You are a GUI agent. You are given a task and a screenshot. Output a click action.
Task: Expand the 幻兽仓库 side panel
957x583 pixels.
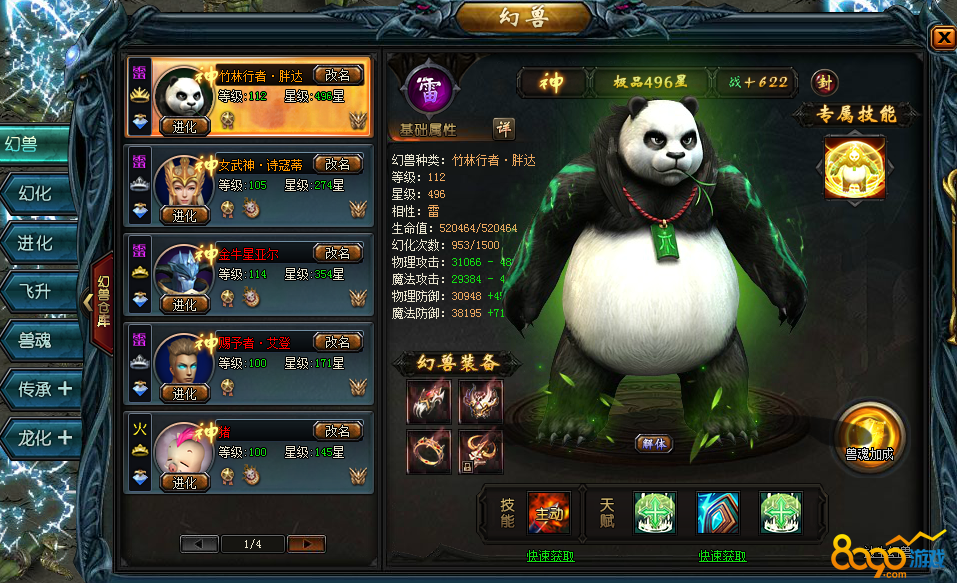click(x=102, y=301)
